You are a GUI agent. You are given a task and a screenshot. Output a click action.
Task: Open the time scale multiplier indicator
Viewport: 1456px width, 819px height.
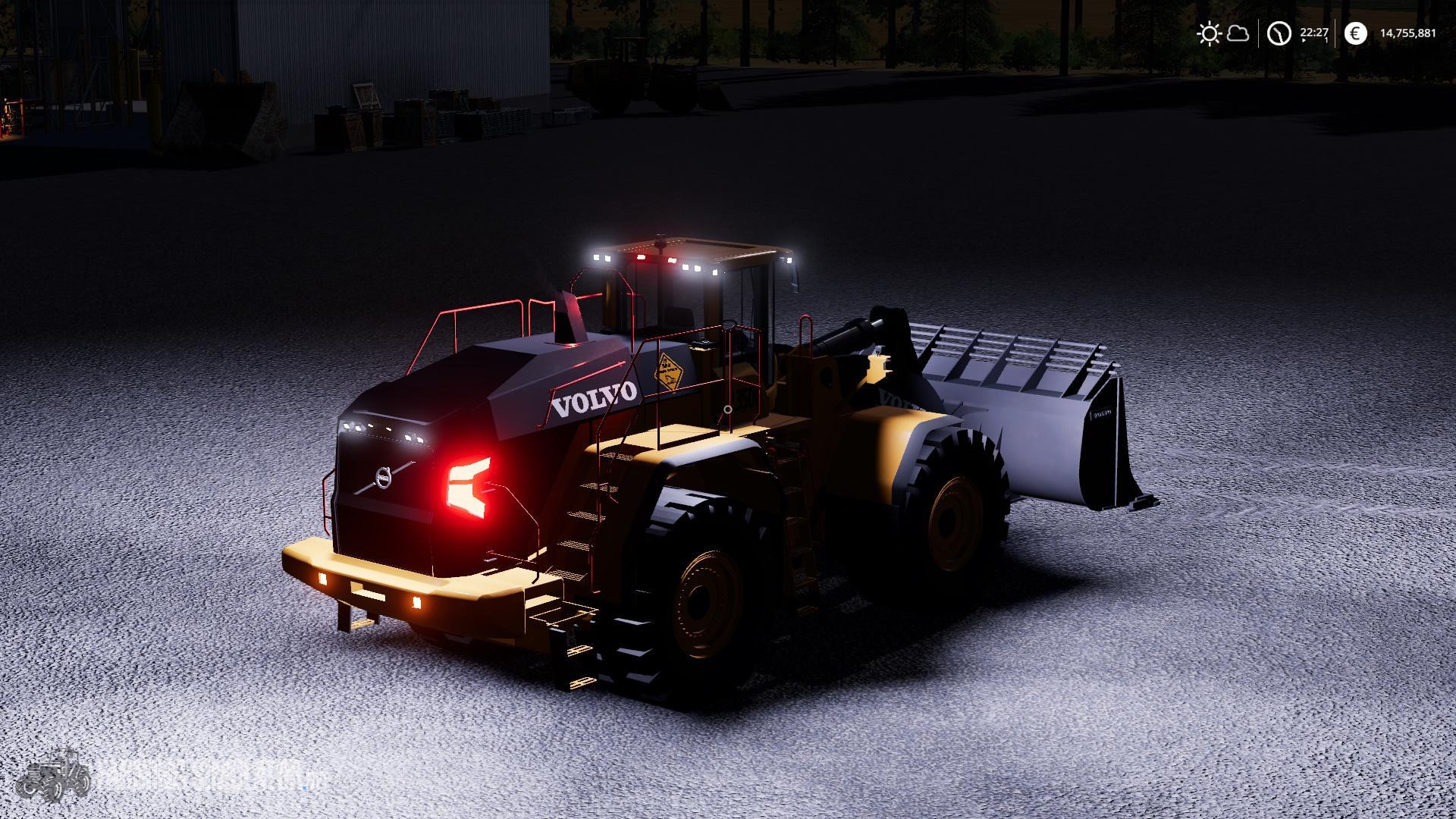(x=1326, y=39)
